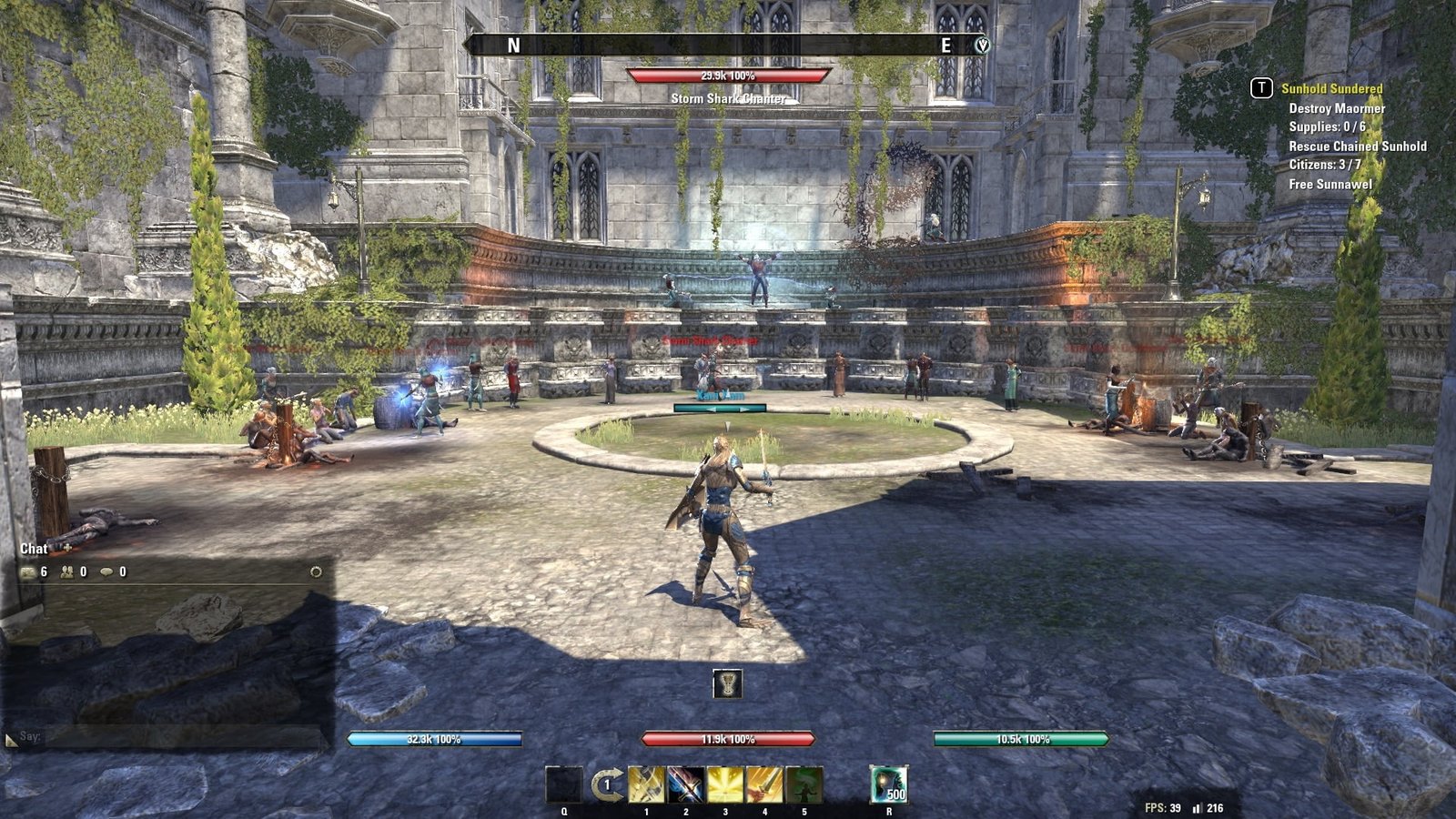This screenshot has width=1456, height=819.
Task: Cast the radiant yellow light burst ability
Action: pos(725,784)
